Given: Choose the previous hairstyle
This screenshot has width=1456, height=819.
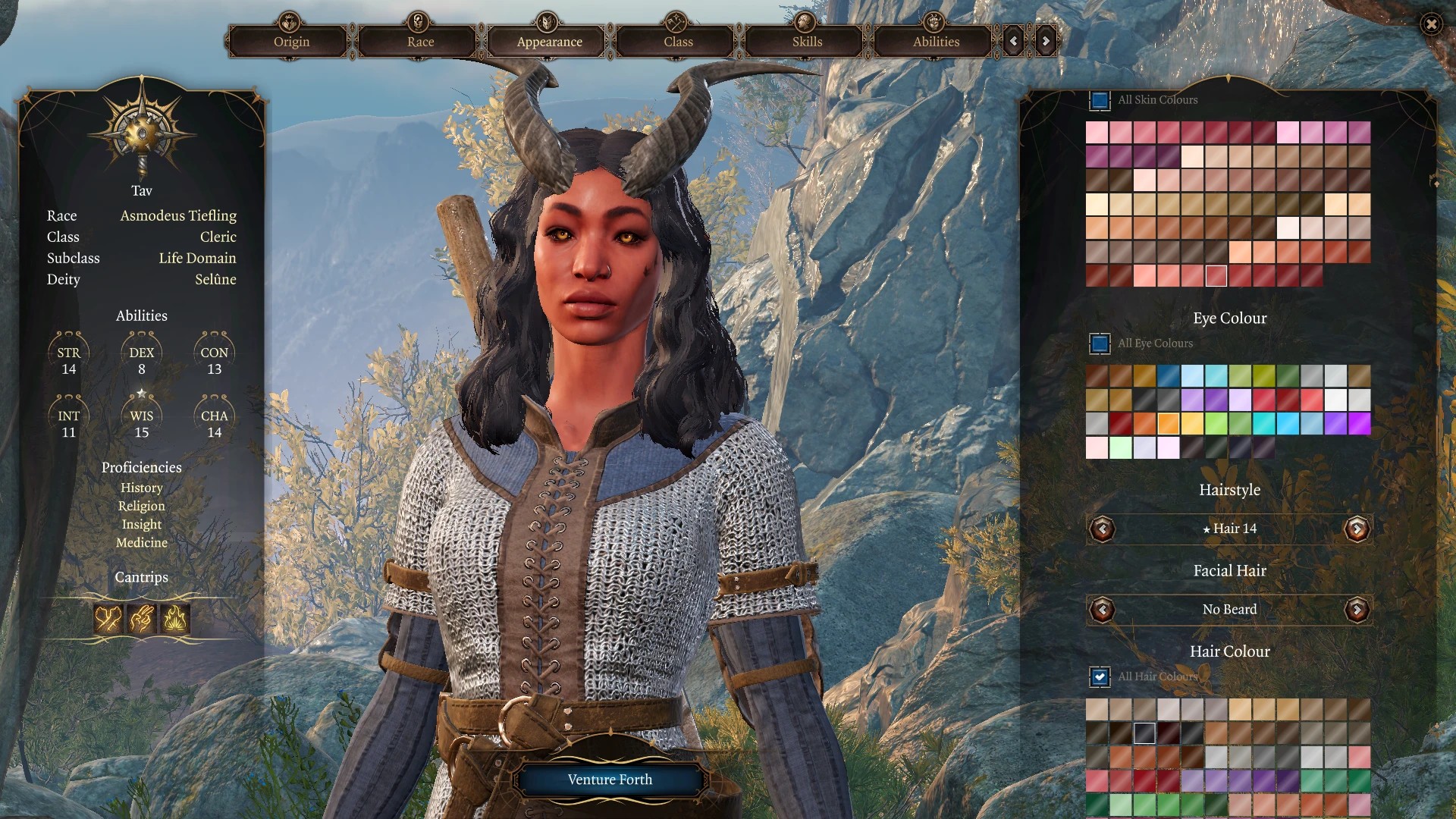Looking at the screenshot, I should [1103, 529].
